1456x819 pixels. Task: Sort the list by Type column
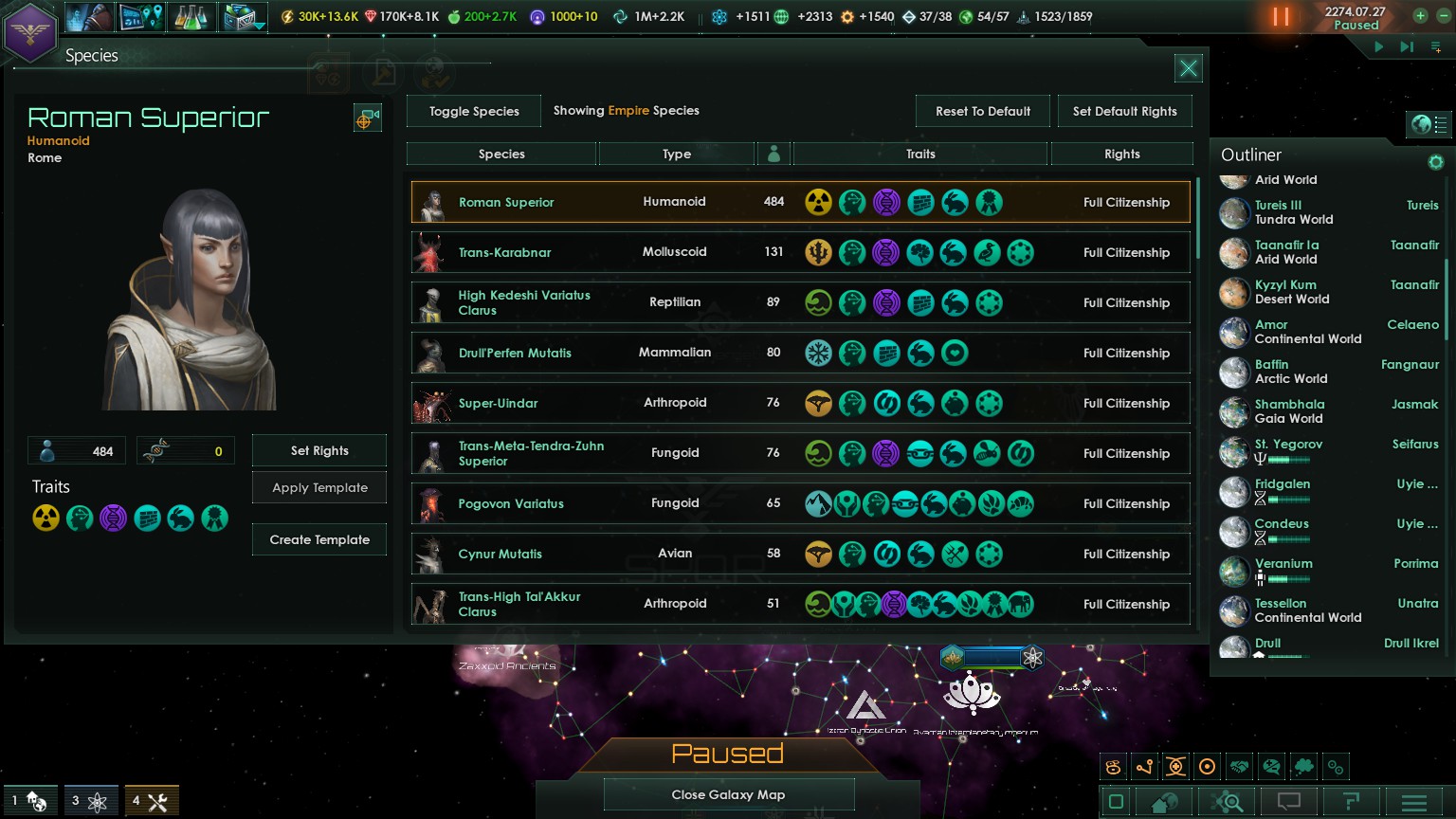click(676, 154)
